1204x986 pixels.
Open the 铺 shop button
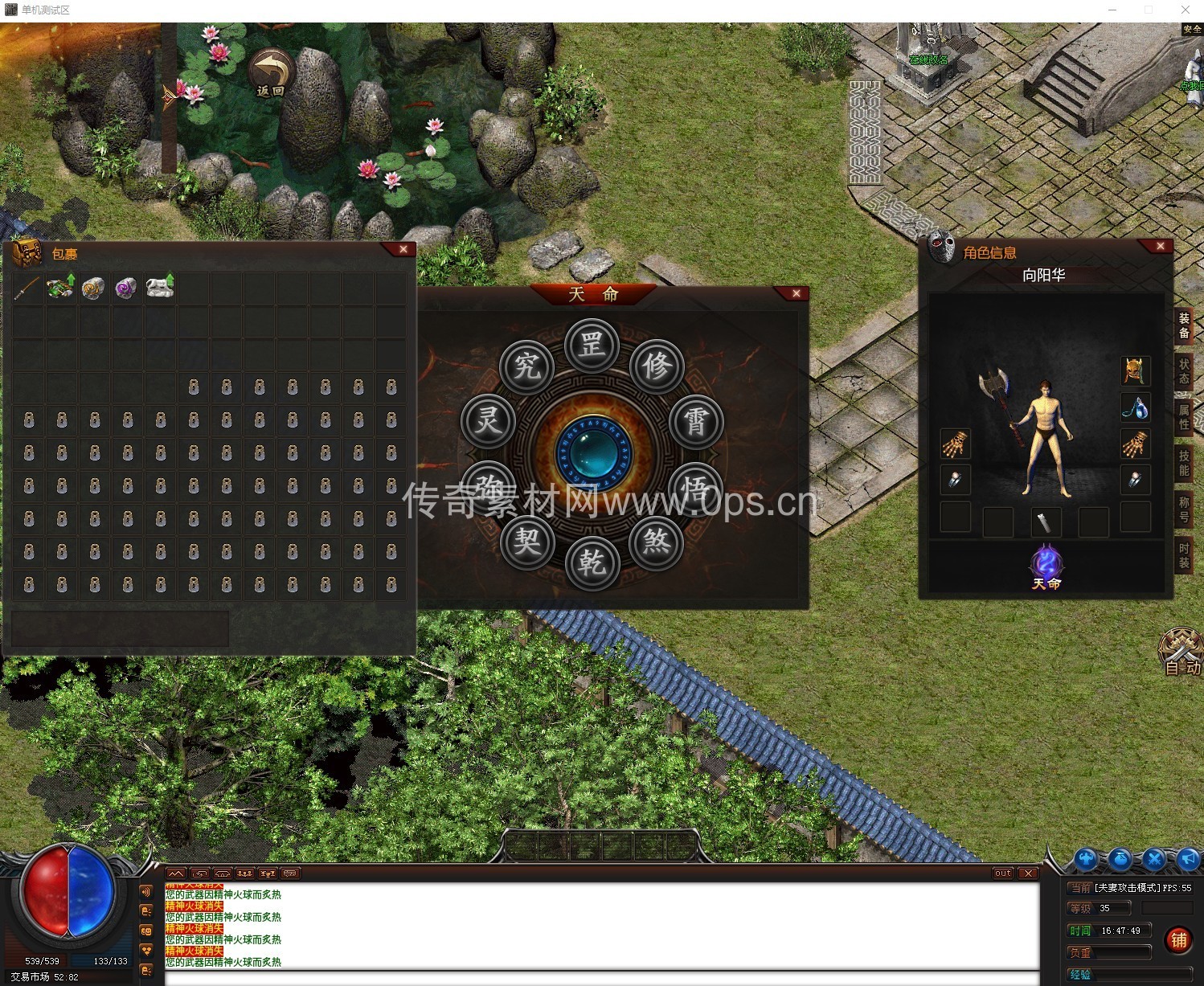click(1178, 940)
